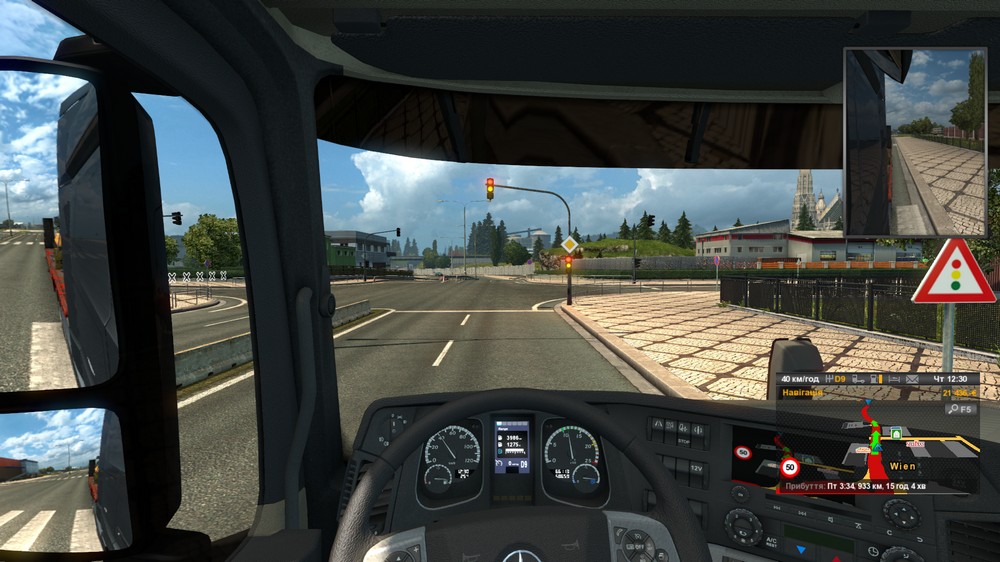Select the truck and trailer status icon
Screen dimensions: 1000x562
tap(858, 379)
